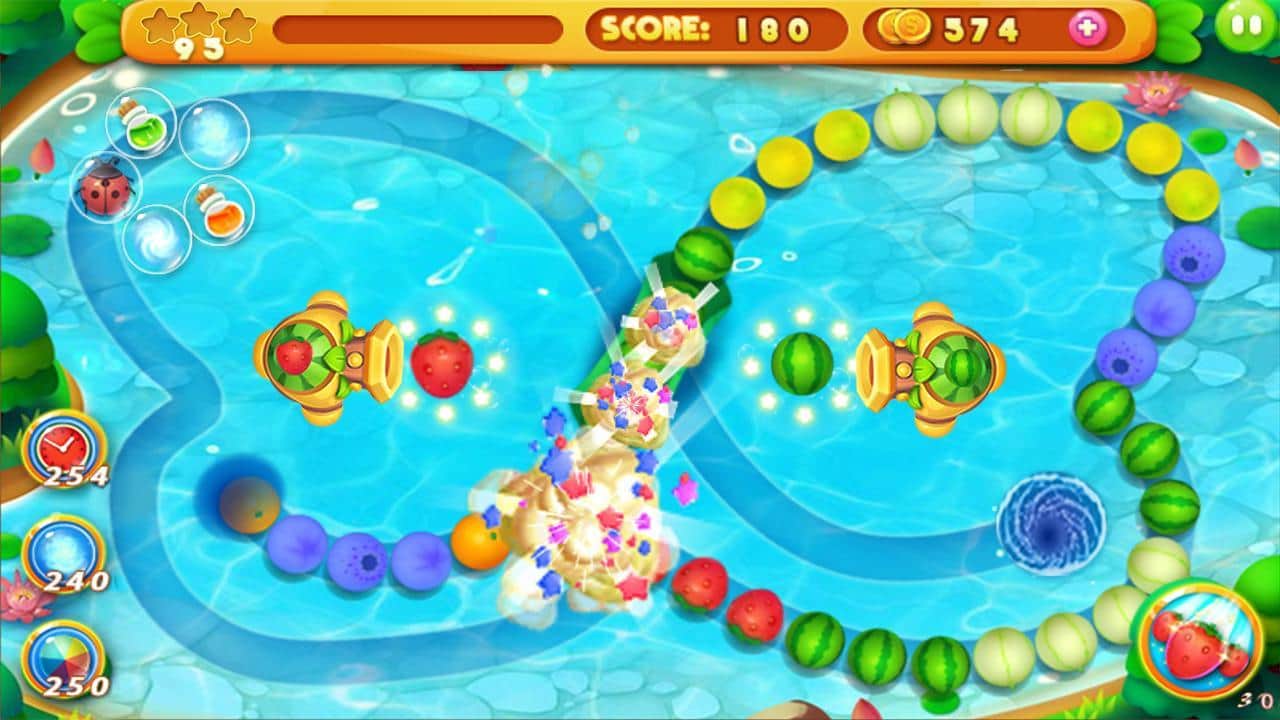The width and height of the screenshot is (1280, 720).
Task: Trigger the strawberry booster button
Action: [x=1198, y=642]
